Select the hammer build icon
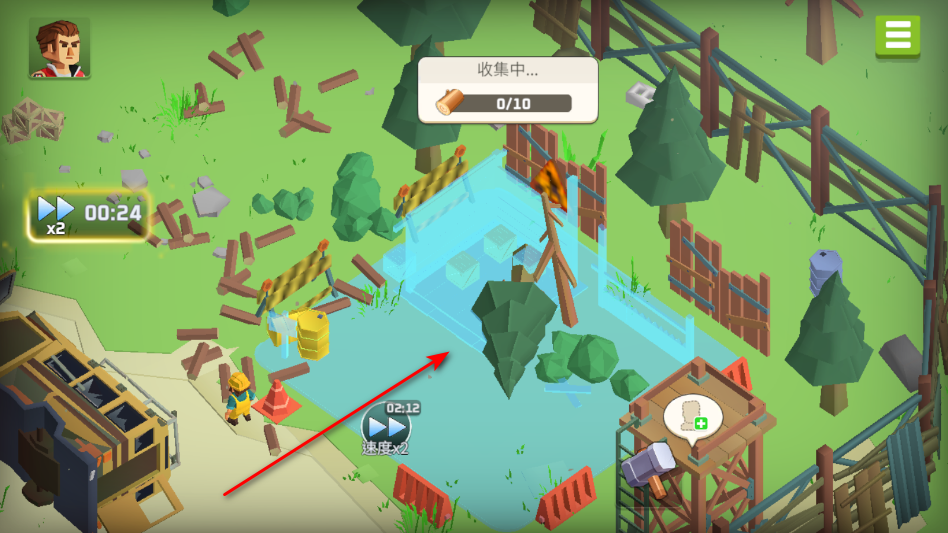This screenshot has height=533, width=948. [650, 467]
